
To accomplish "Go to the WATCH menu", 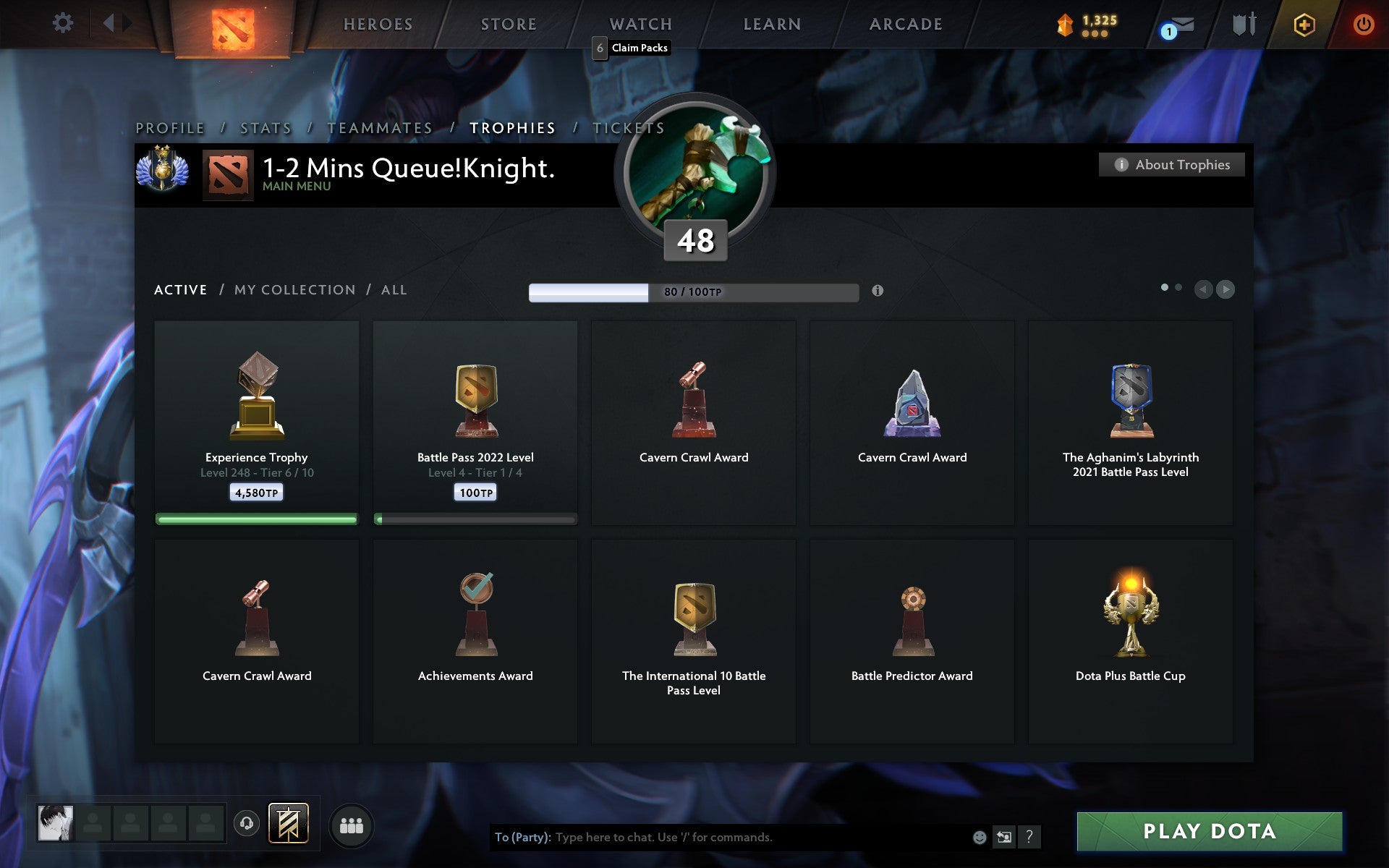I will pyautogui.click(x=640, y=24).
